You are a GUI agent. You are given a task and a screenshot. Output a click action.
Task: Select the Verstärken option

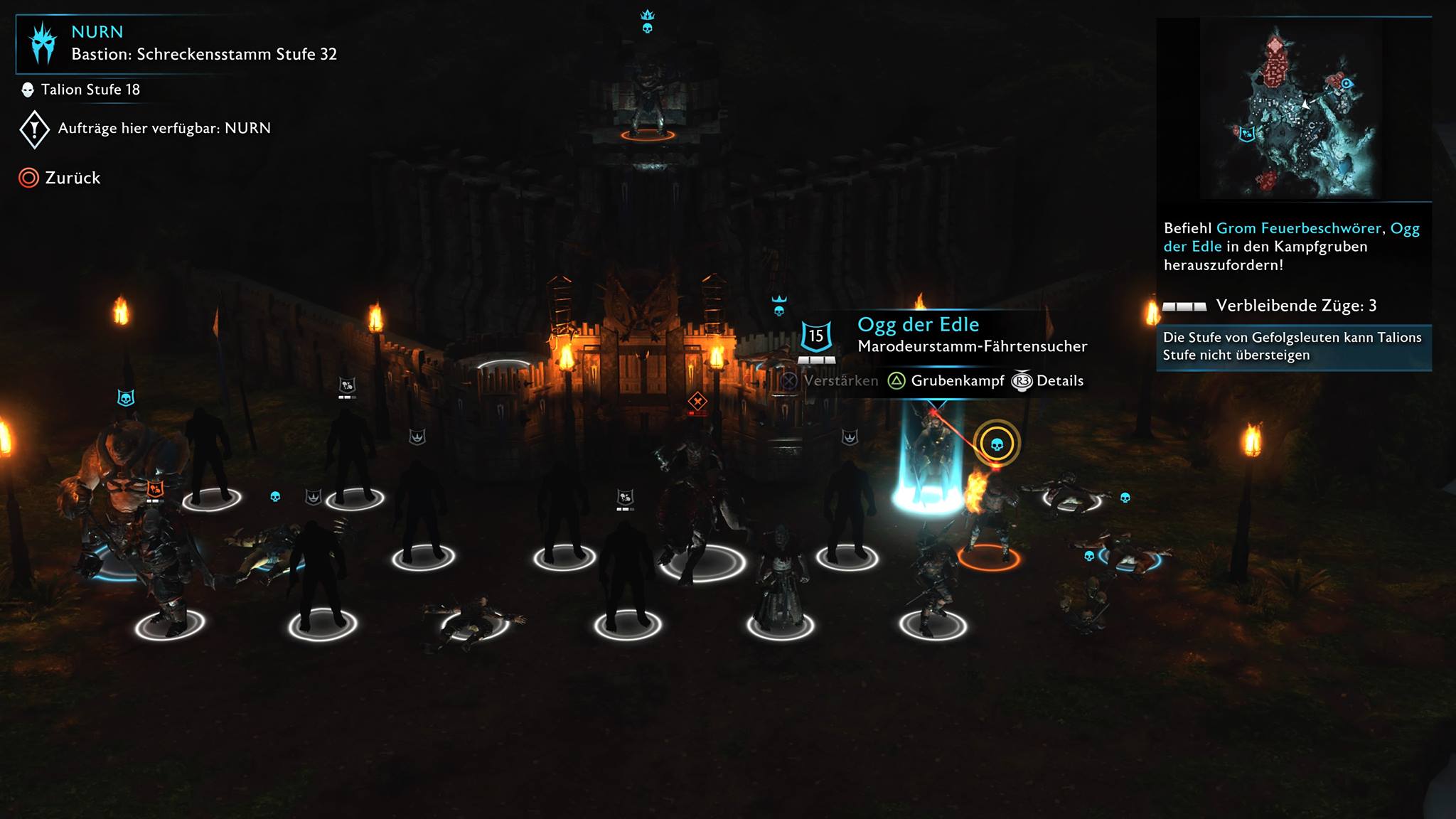[x=829, y=381]
